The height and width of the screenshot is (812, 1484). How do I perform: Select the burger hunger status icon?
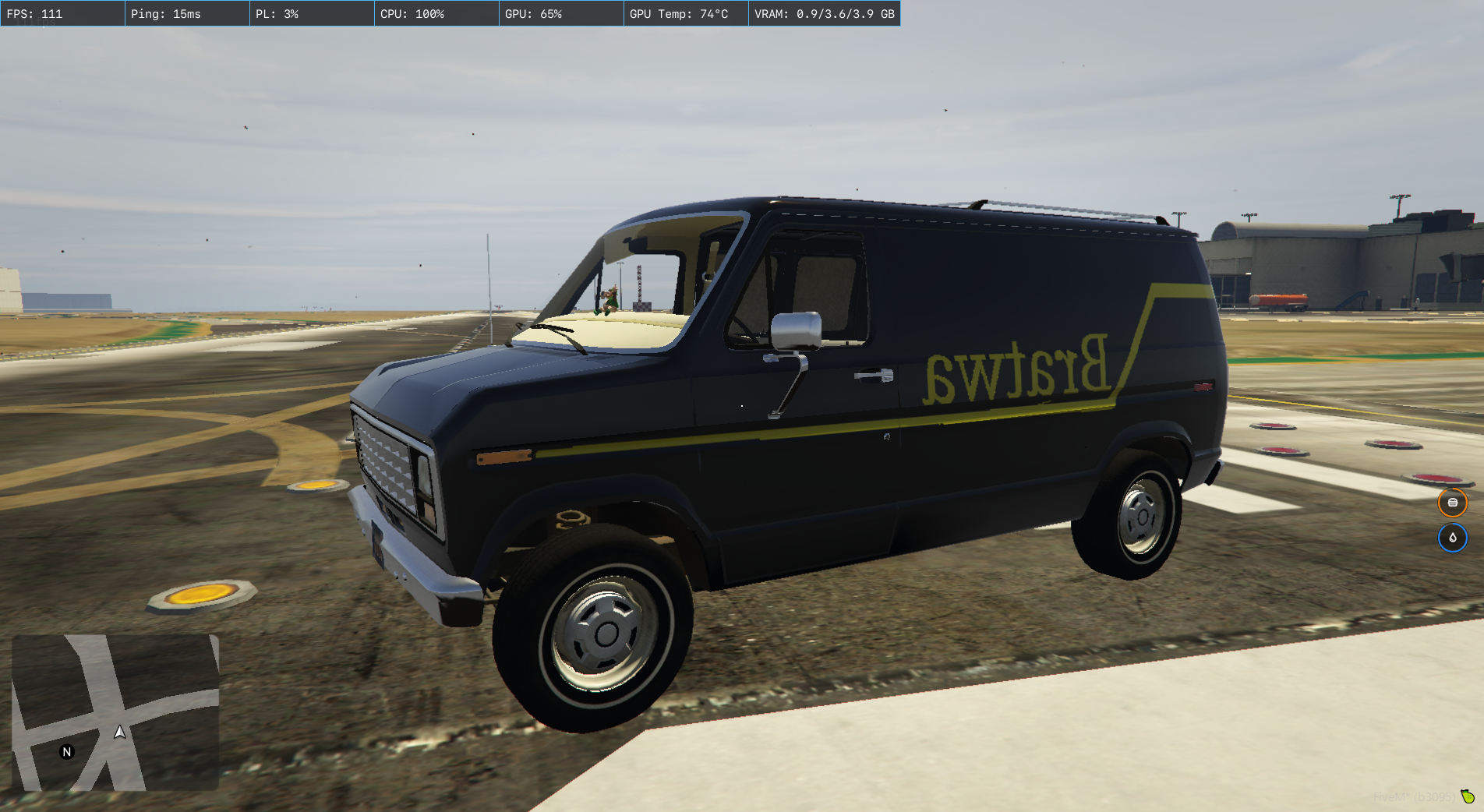pyautogui.click(x=1452, y=503)
